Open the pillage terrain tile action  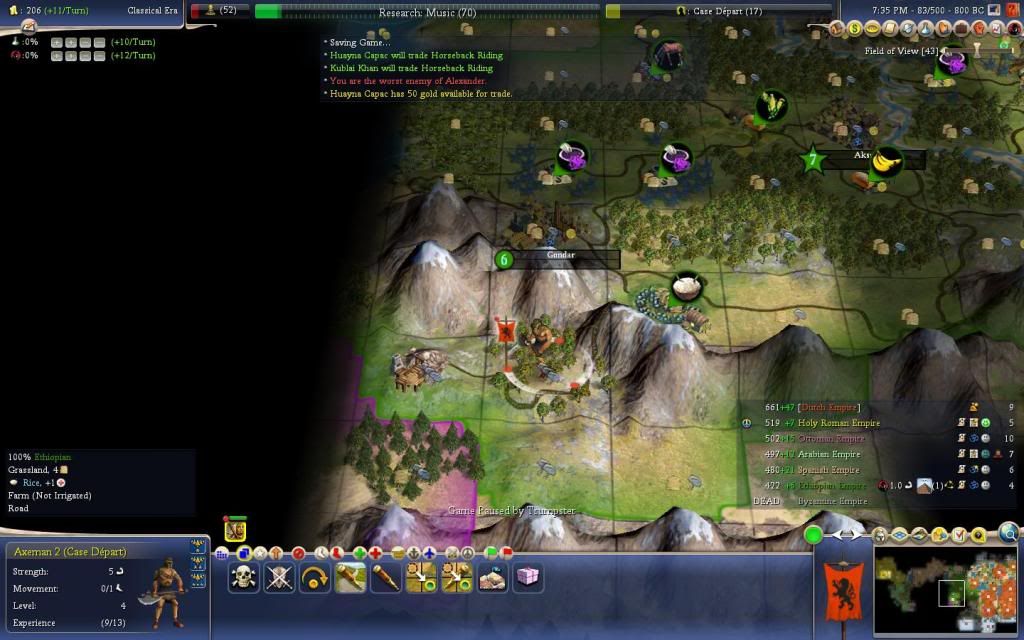point(493,577)
